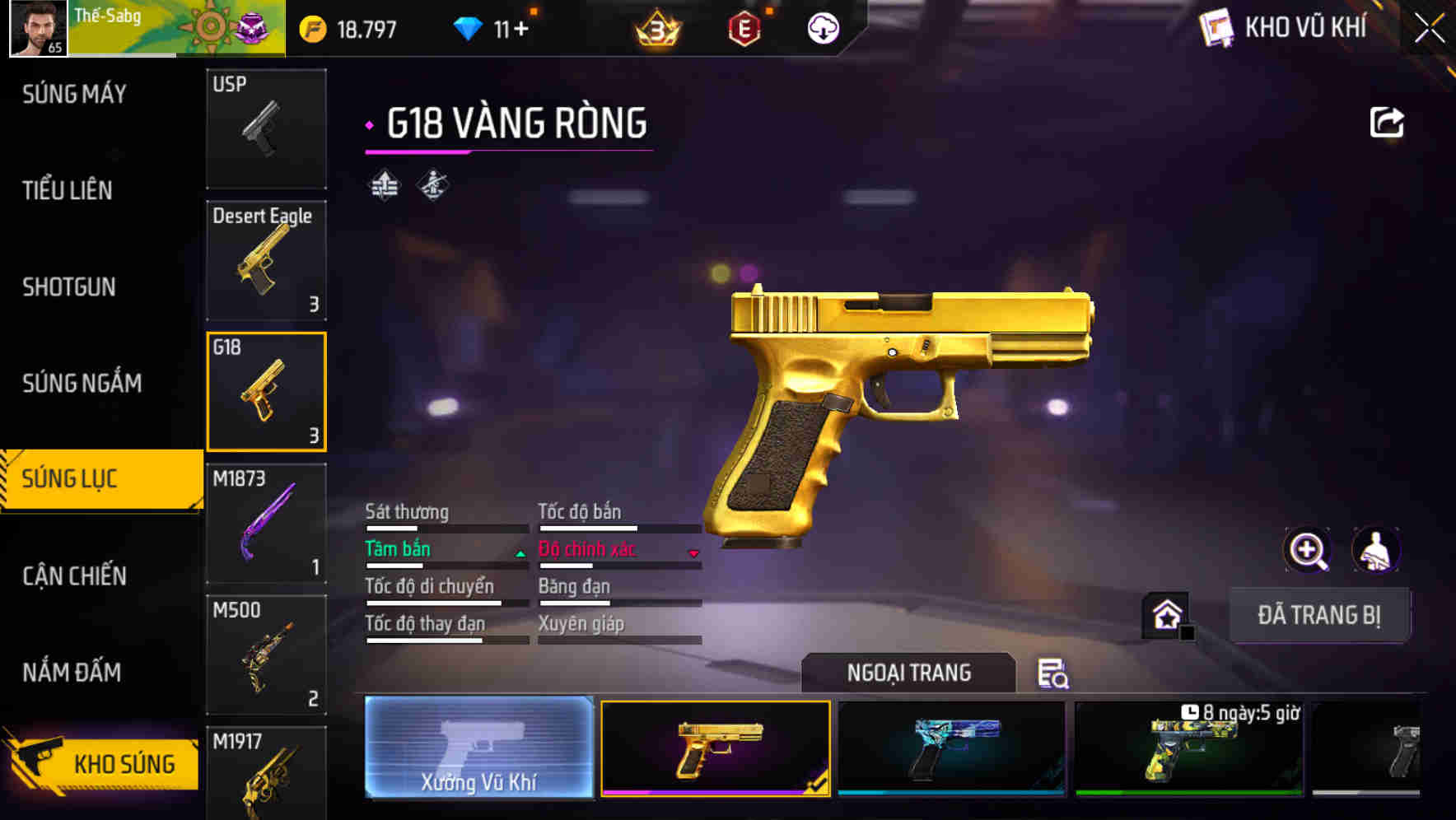The image size is (1456, 820).
Task: Click the magnifier zoom icon near the pistol
Action: [x=1308, y=550]
